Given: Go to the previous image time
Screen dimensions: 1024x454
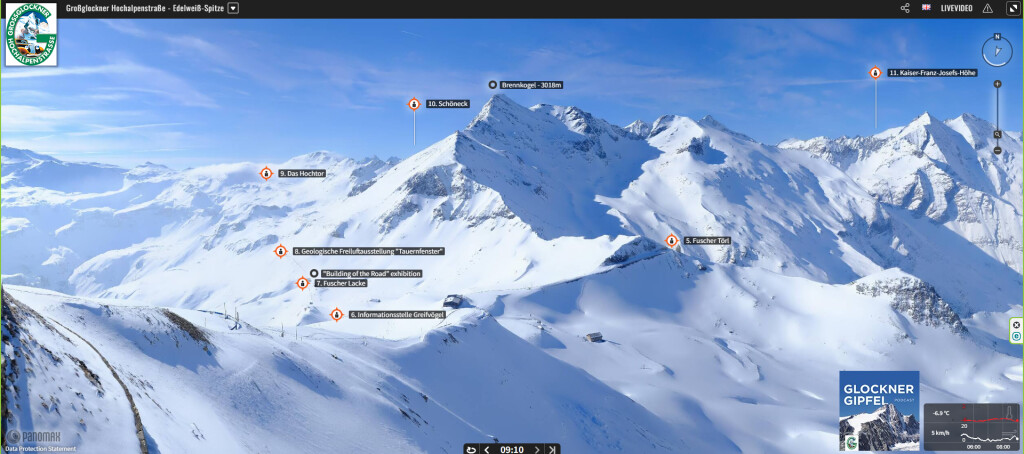Looking at the screenshot, I should pyautogui.click(x=487, y=449).
